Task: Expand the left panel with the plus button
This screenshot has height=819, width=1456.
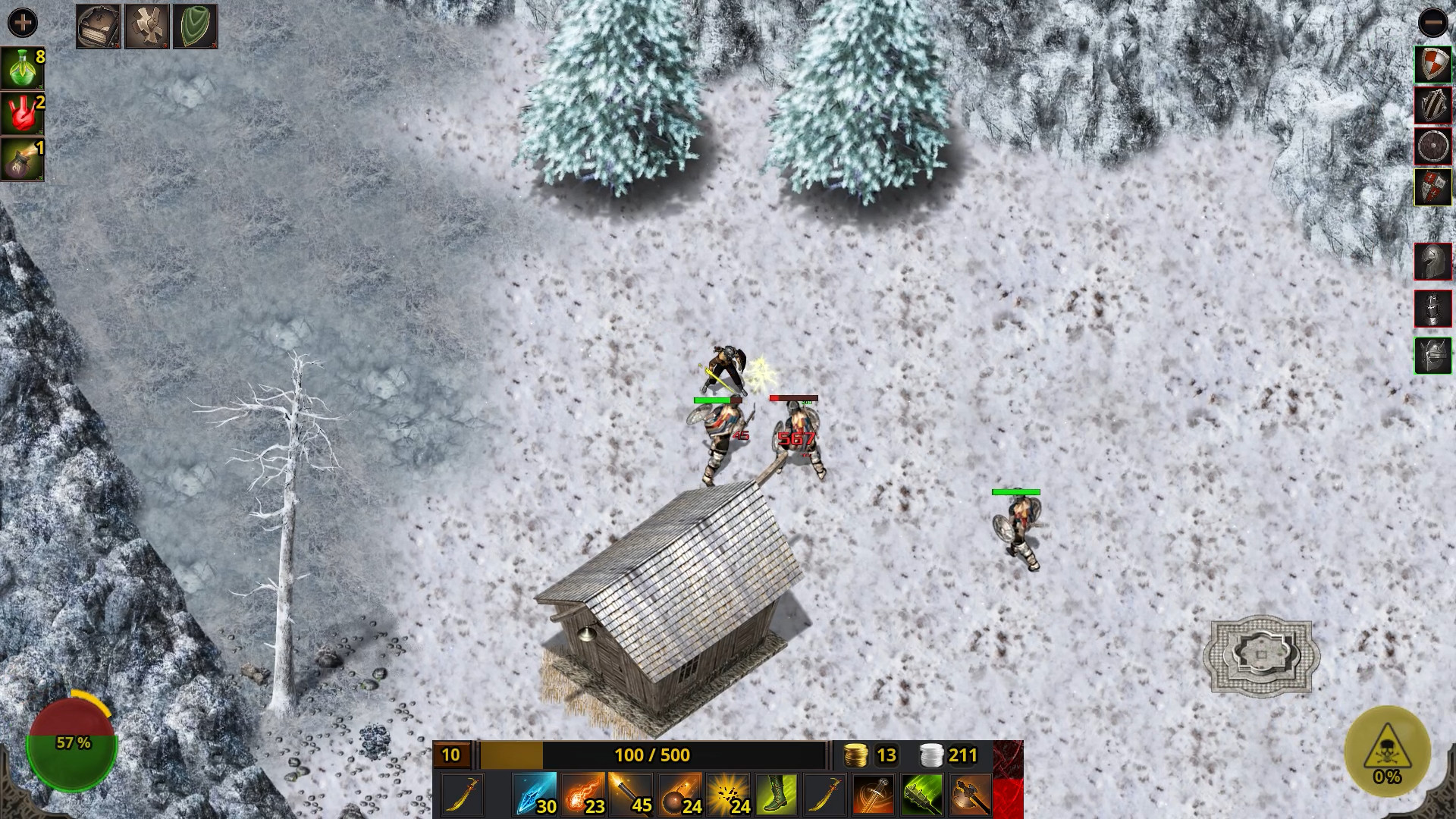Action: (24, 23)
